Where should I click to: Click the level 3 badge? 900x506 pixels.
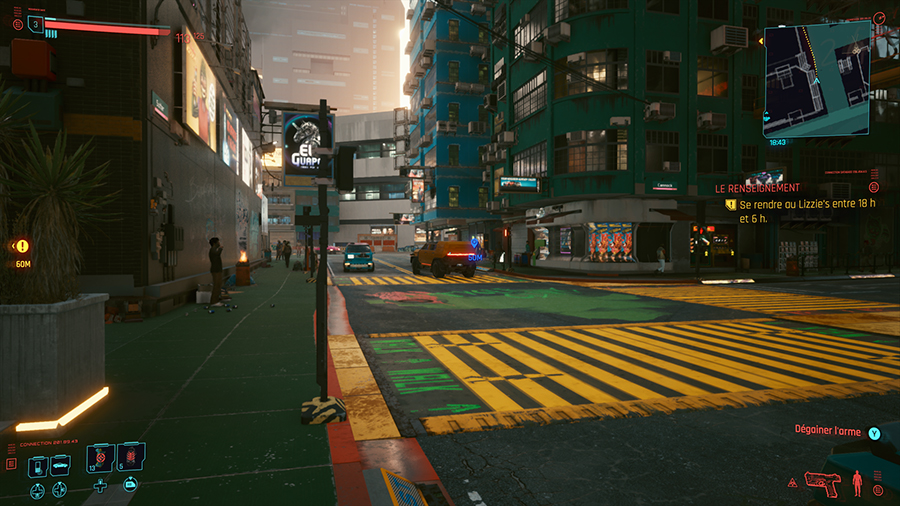36,24
